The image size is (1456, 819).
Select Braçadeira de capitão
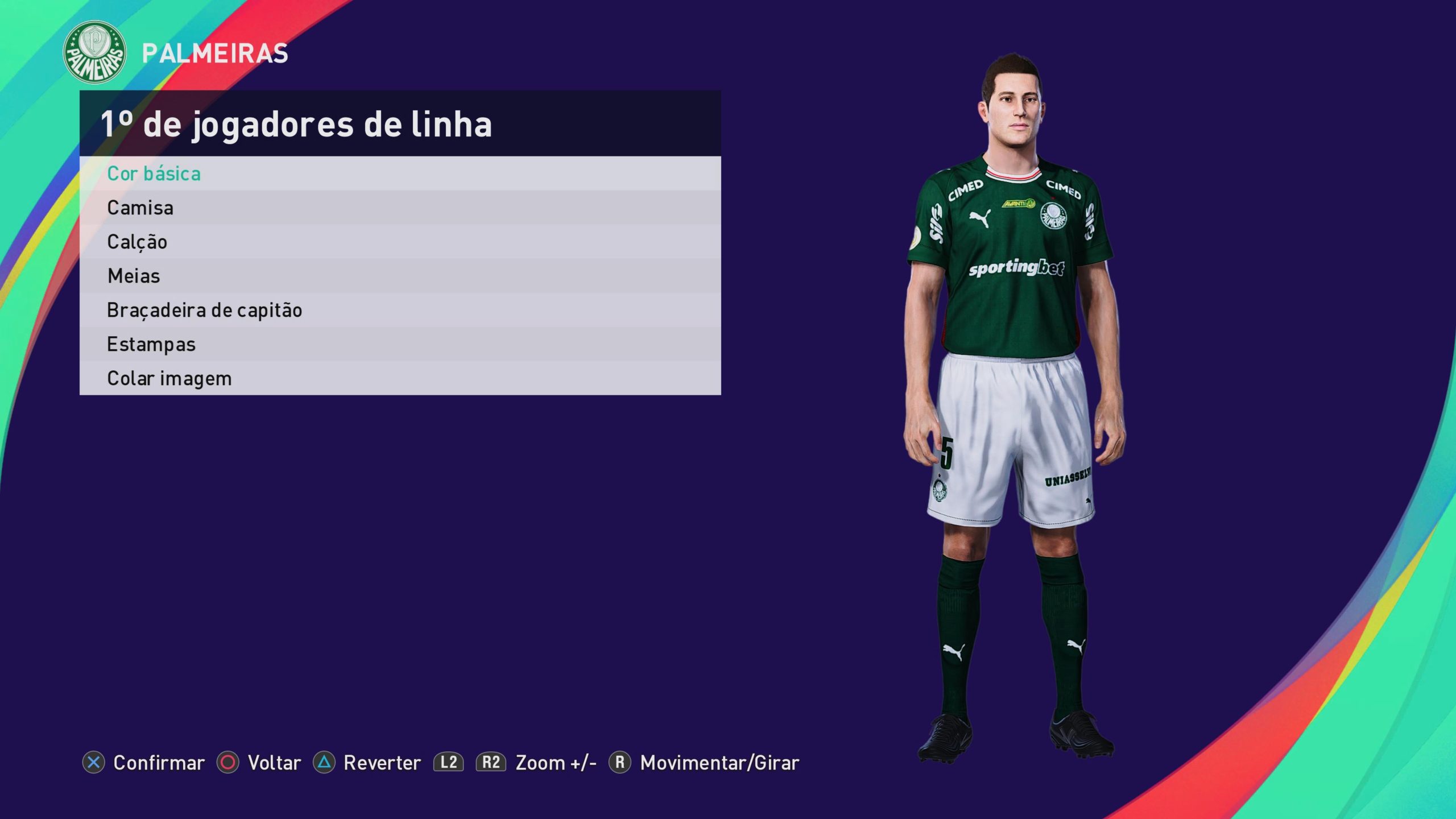(204, 310)
